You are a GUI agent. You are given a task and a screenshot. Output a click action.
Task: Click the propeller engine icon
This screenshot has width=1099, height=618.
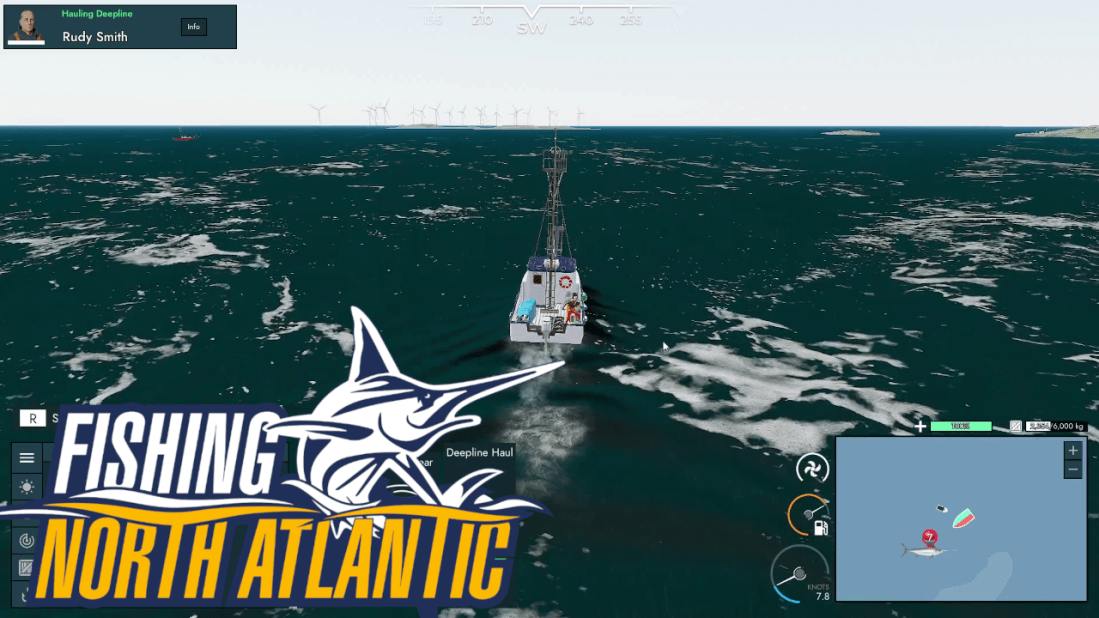(812, 468)
